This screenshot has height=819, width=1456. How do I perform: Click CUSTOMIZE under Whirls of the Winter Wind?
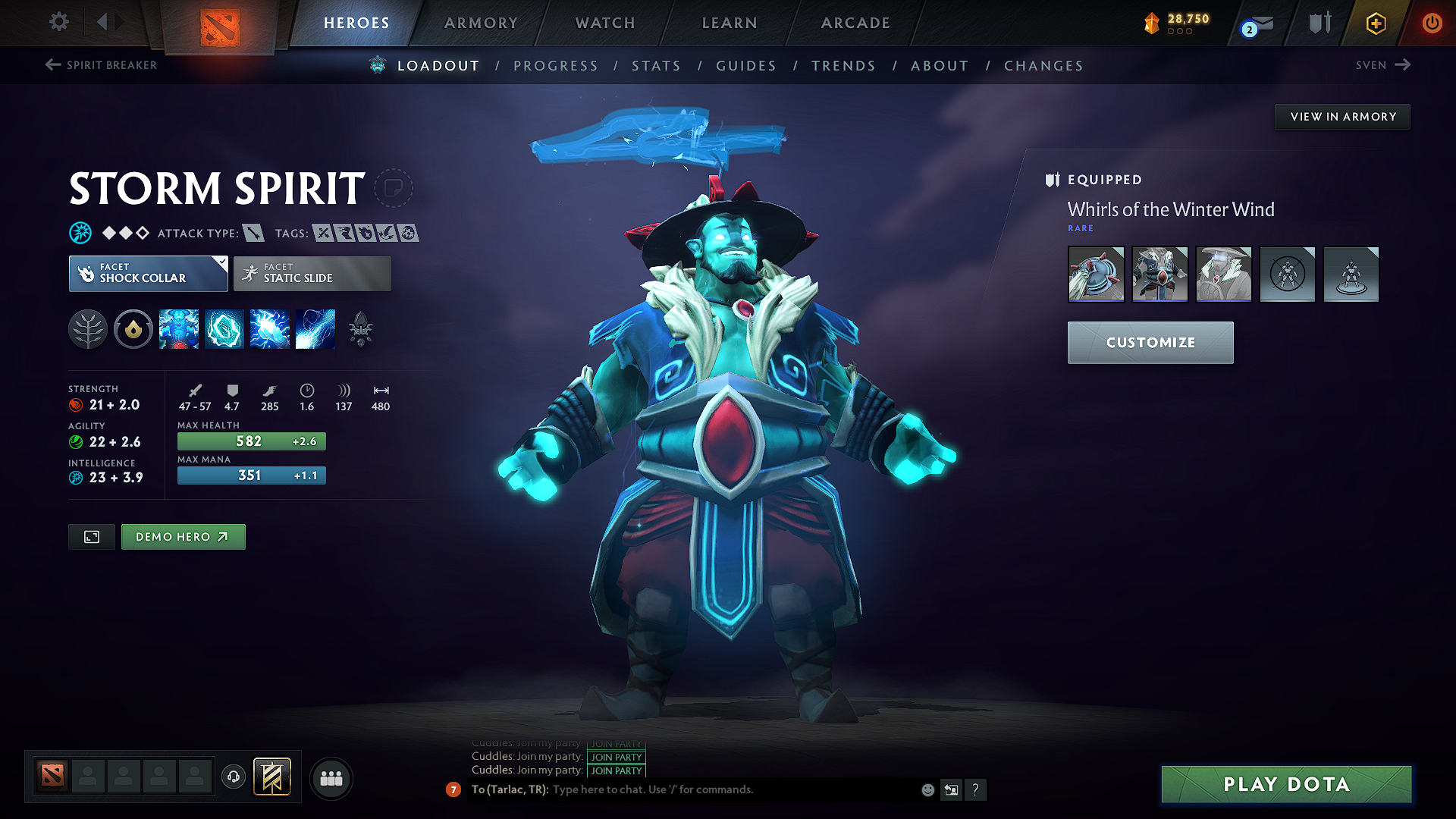[1150, 342]
